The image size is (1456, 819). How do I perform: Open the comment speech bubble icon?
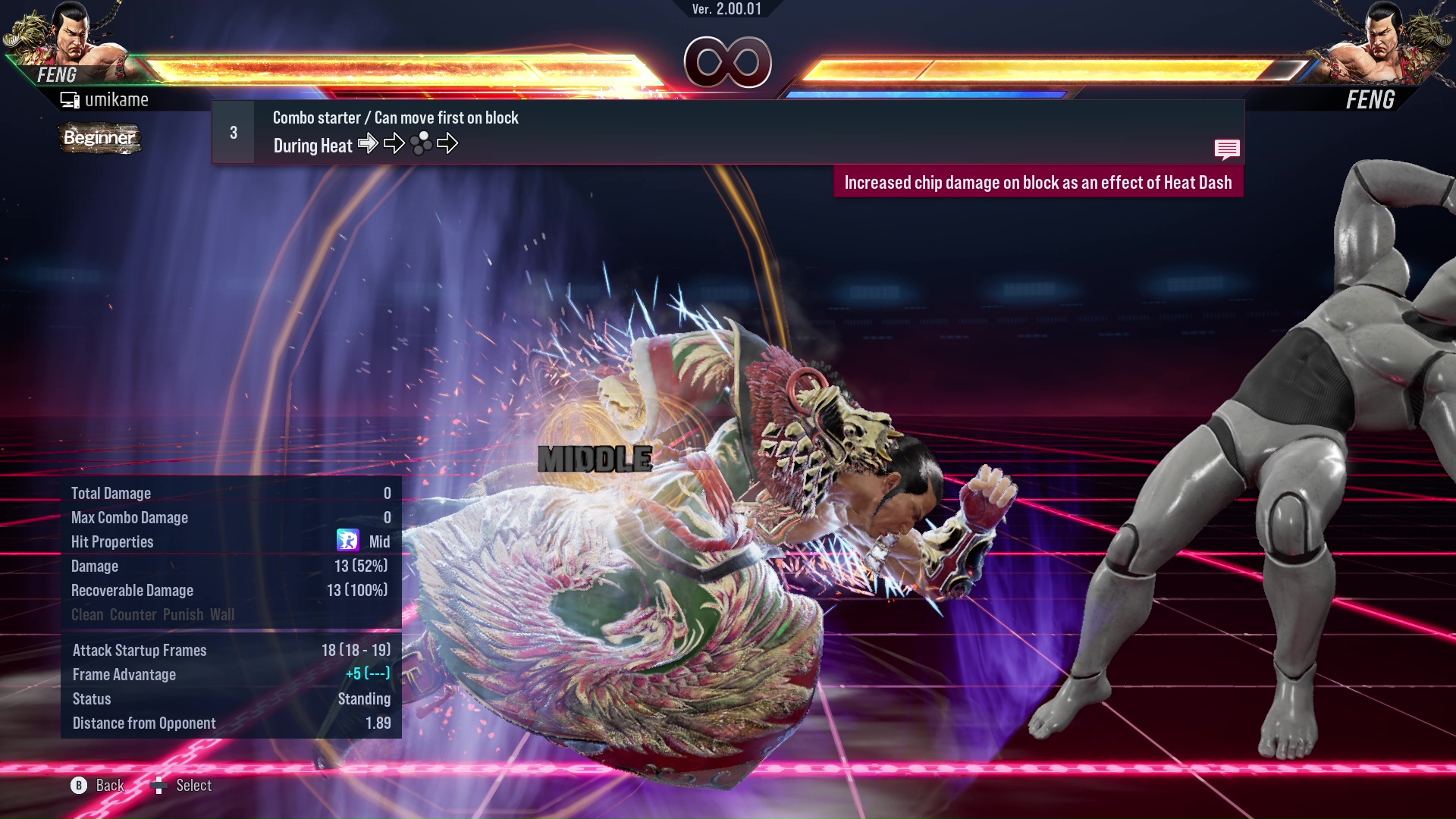click(1227, 149)
